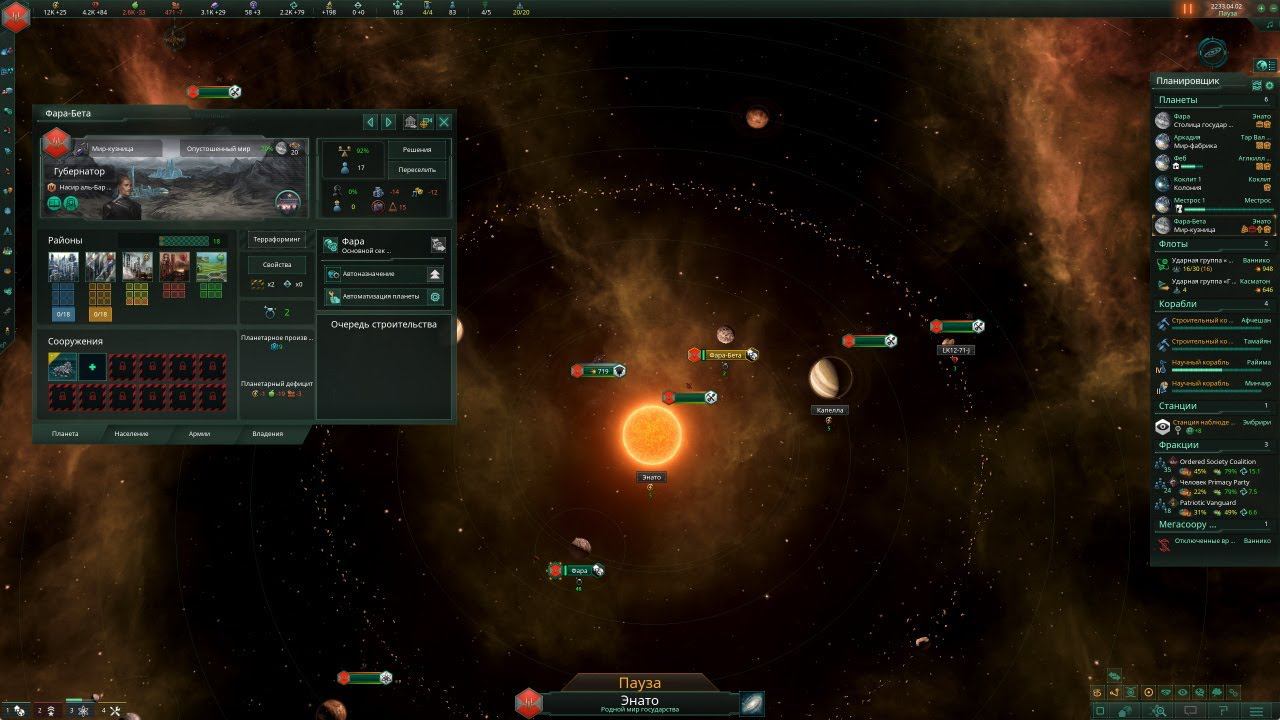Open the Решения (Decisions) button
This screenshot has height=720, width=1280.
point(416,149)
